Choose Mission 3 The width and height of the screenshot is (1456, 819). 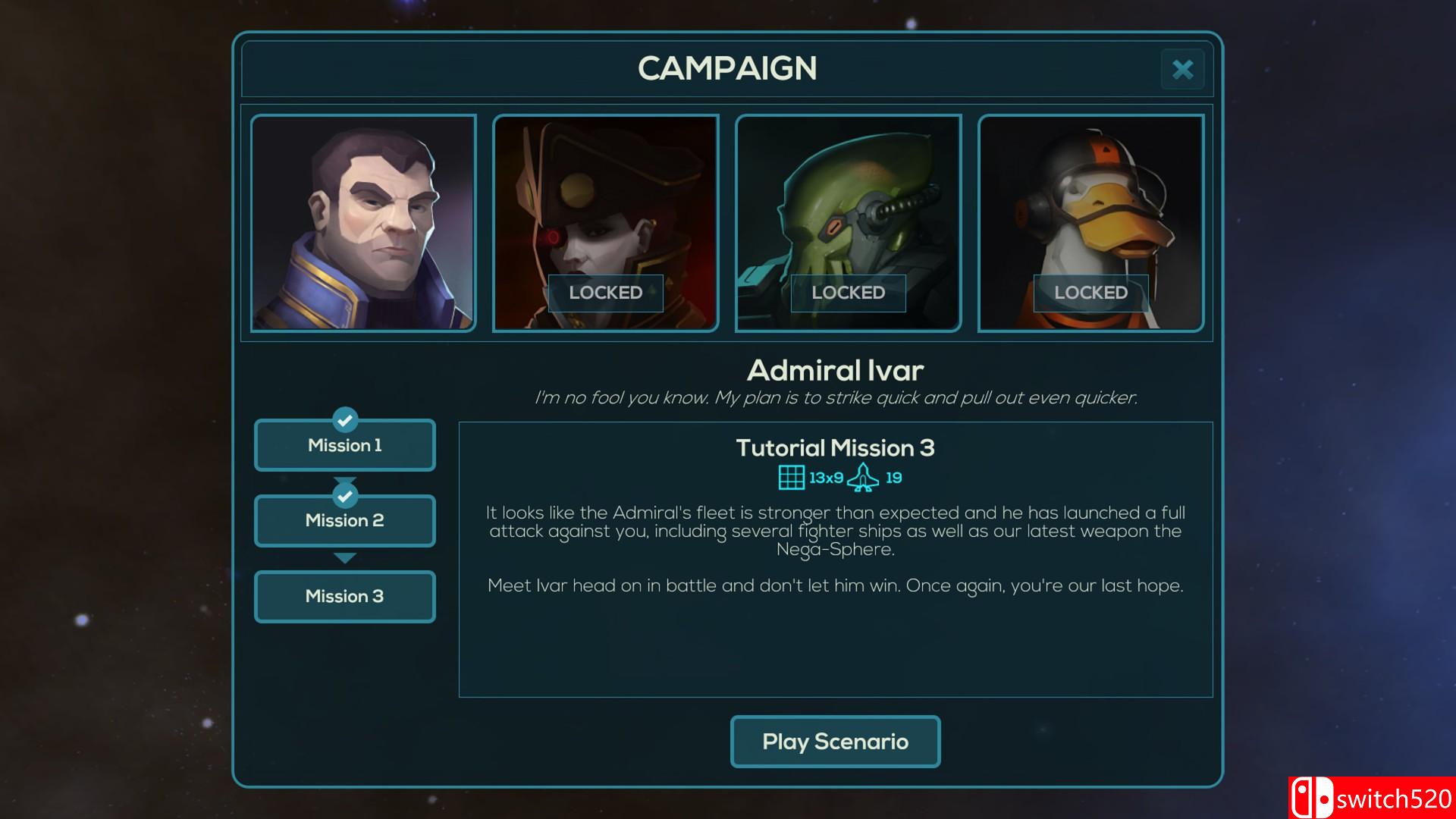tap(345, 597)
